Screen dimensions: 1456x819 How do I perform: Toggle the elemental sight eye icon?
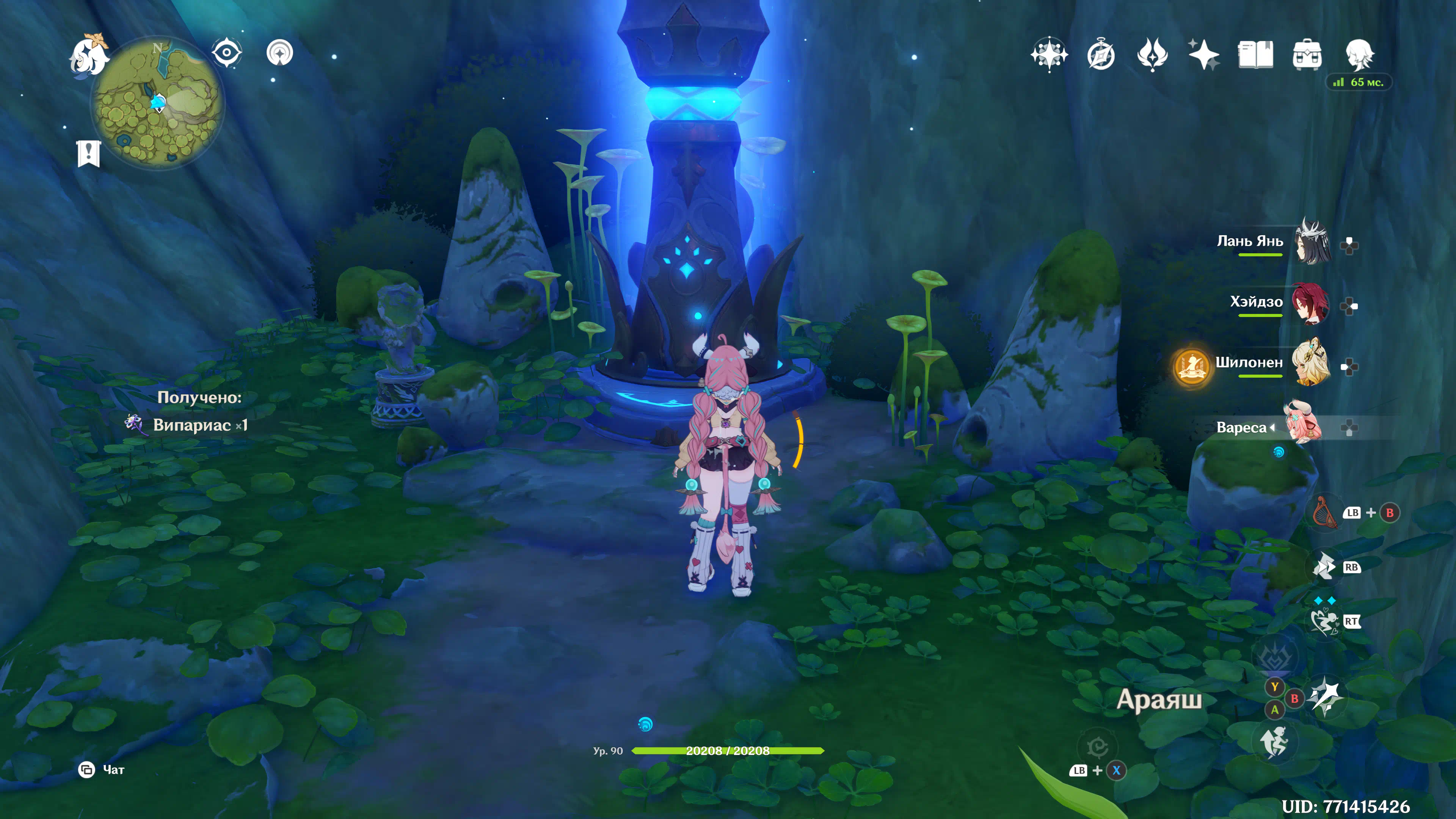pyautogui.click(x=227, y=53)
